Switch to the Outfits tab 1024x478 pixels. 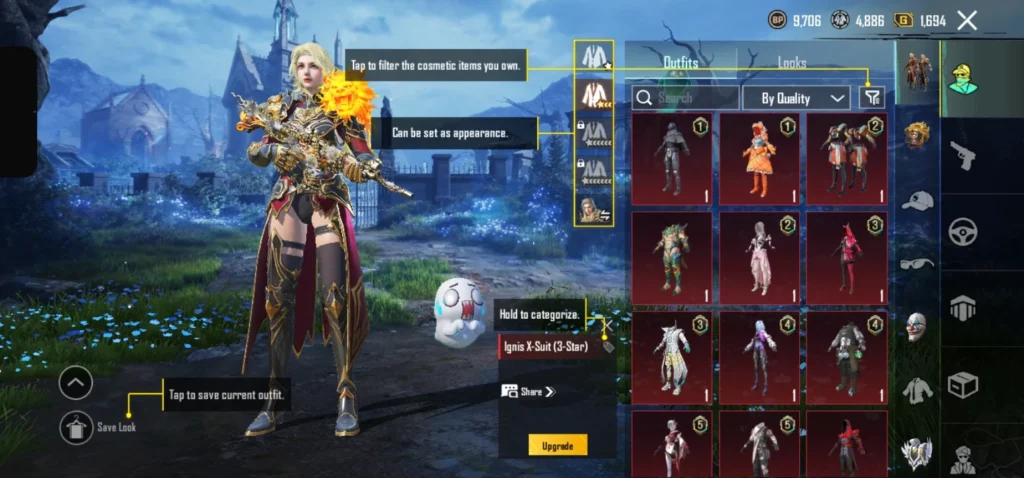coord(681,63)
